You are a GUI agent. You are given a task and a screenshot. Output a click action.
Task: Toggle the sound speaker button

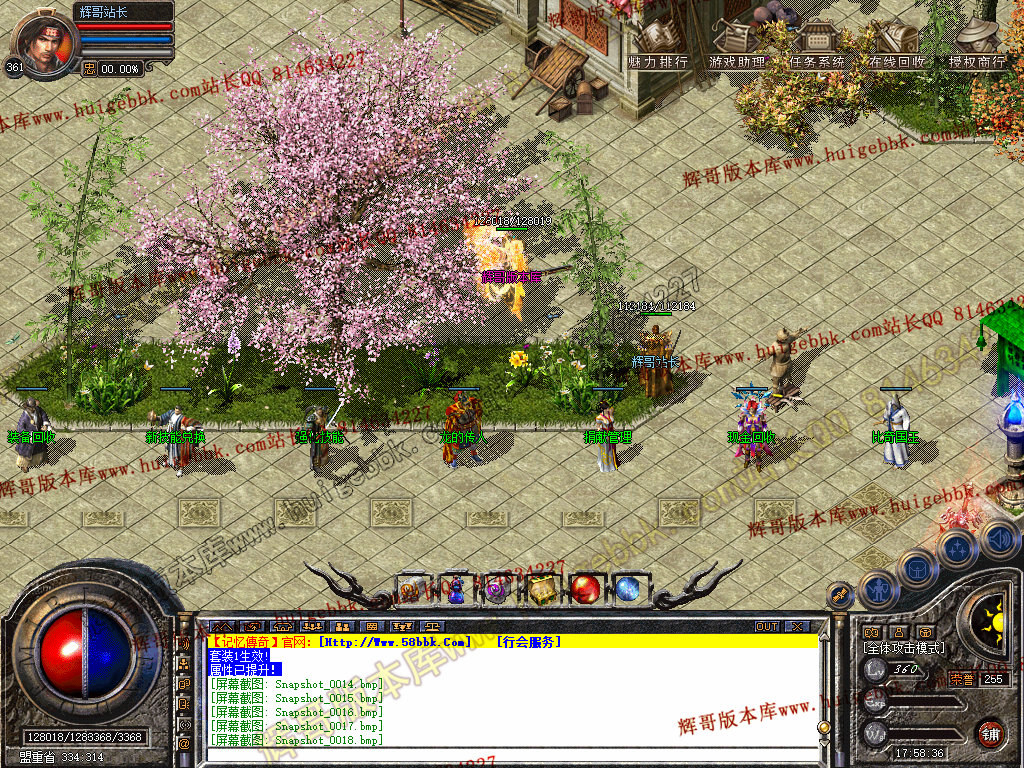pos(998,540)
